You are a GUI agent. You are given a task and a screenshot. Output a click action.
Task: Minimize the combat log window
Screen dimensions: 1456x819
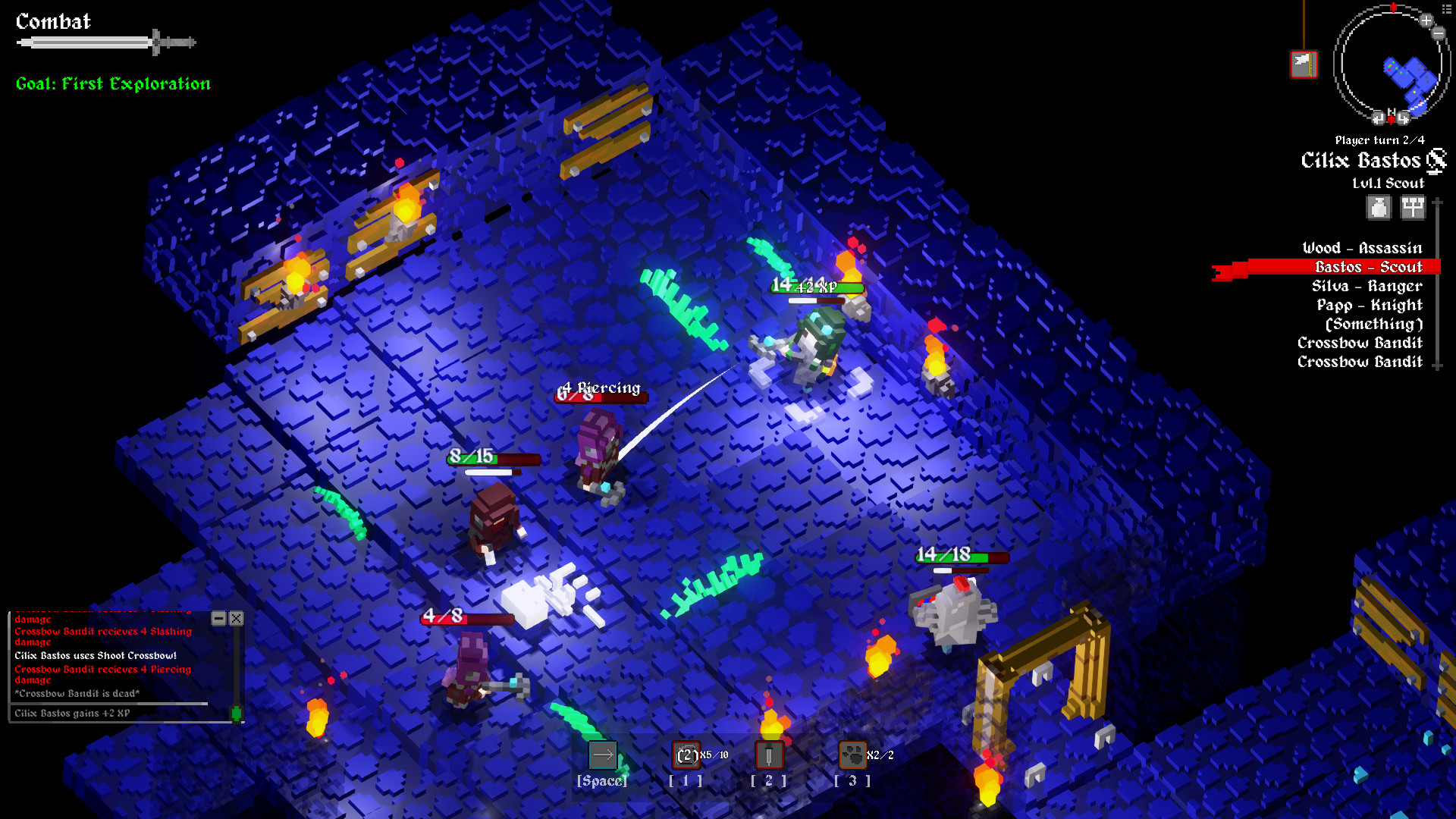(219, 619)
